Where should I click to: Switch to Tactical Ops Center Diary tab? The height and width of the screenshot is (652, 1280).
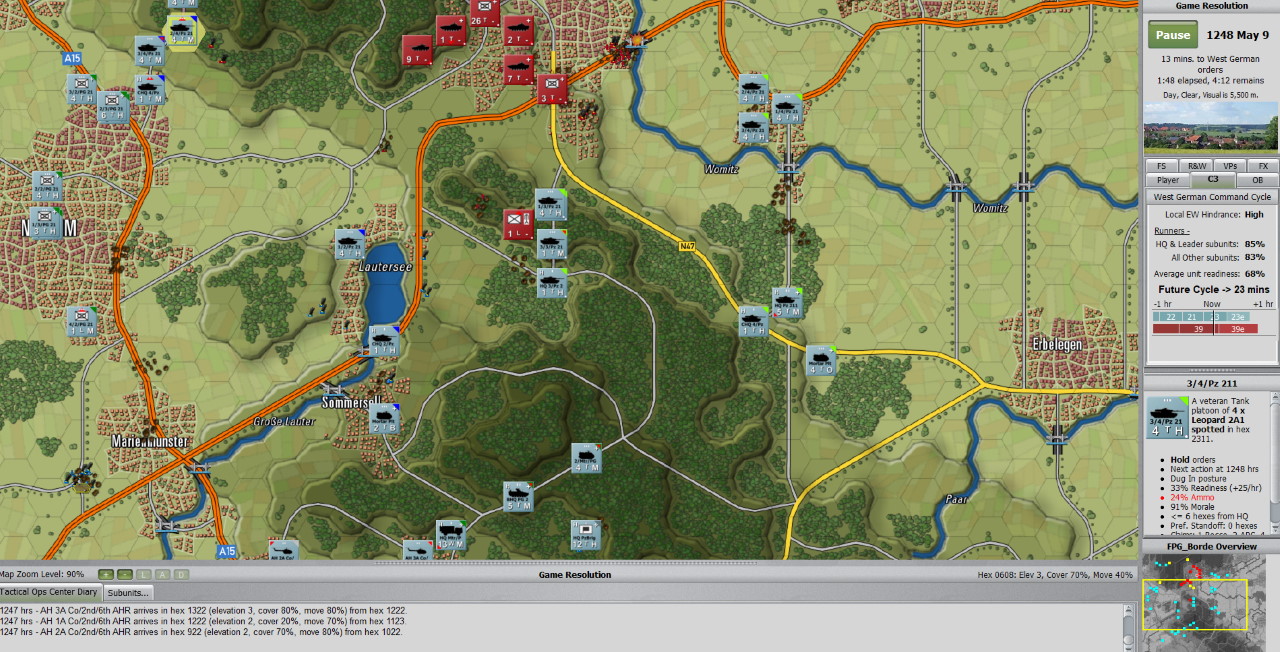tap(49, 593)
